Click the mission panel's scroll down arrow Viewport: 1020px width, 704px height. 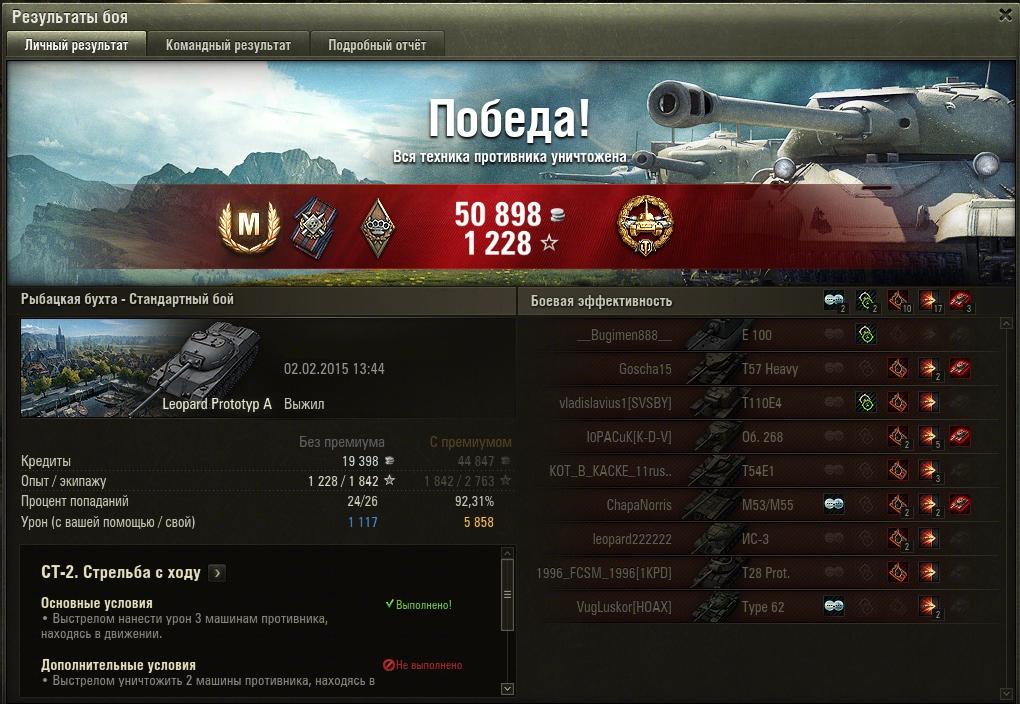506,688
